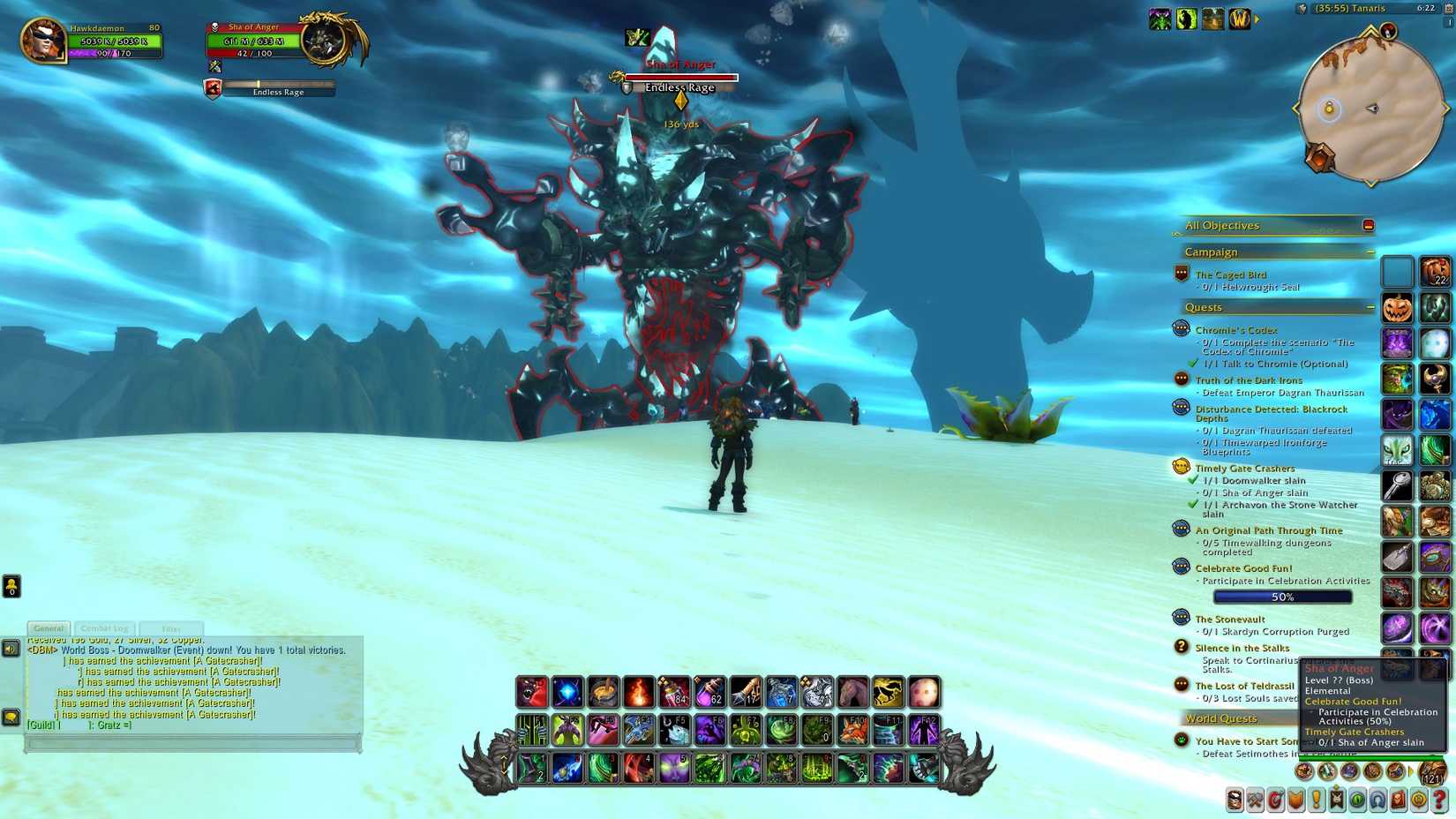Click the Celebrate Good Fun 50% progress bar
Image resolution: width=1456 pixels, height=819 pixels.
click(x=1282, y=596)
